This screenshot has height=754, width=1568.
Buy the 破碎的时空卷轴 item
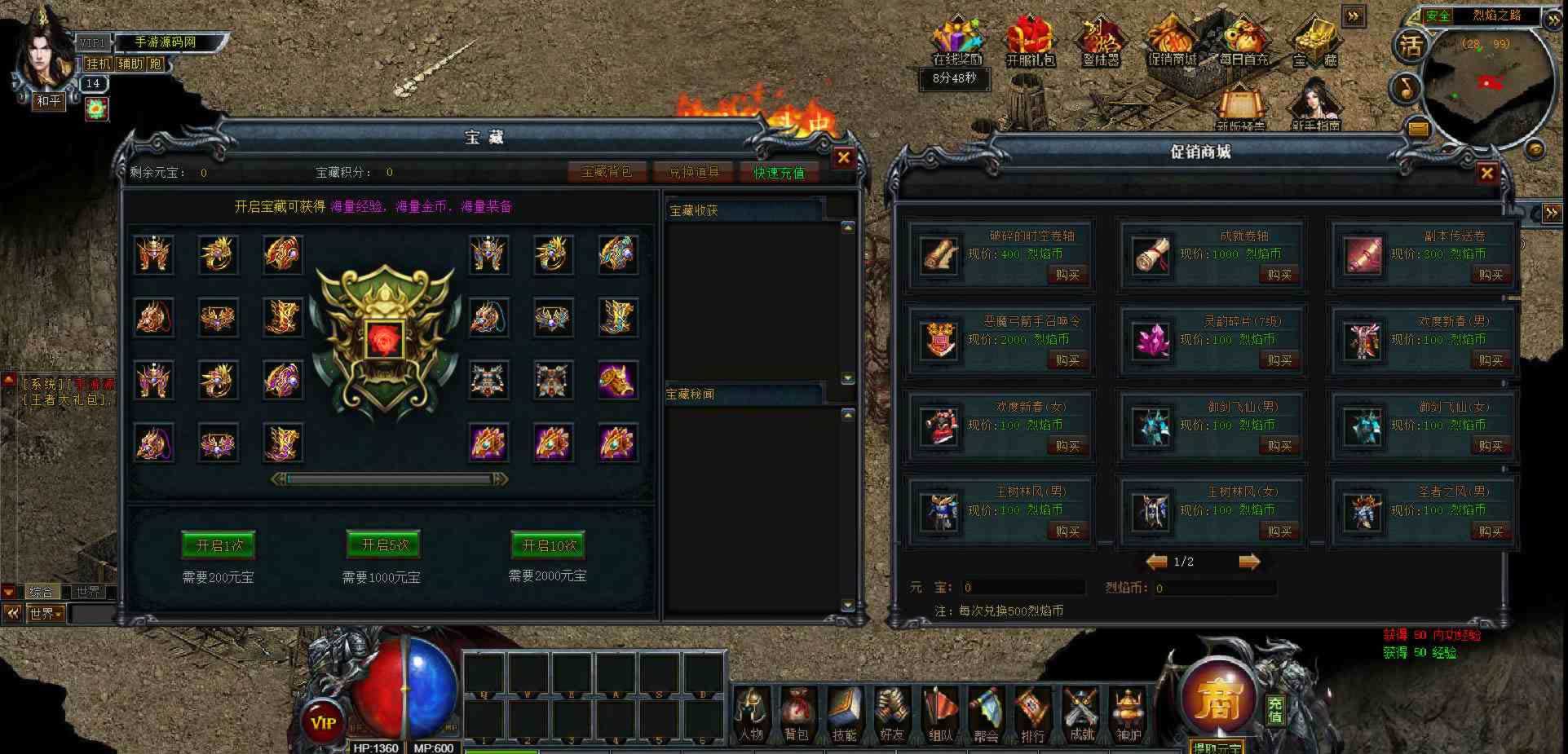point(1067,275)
